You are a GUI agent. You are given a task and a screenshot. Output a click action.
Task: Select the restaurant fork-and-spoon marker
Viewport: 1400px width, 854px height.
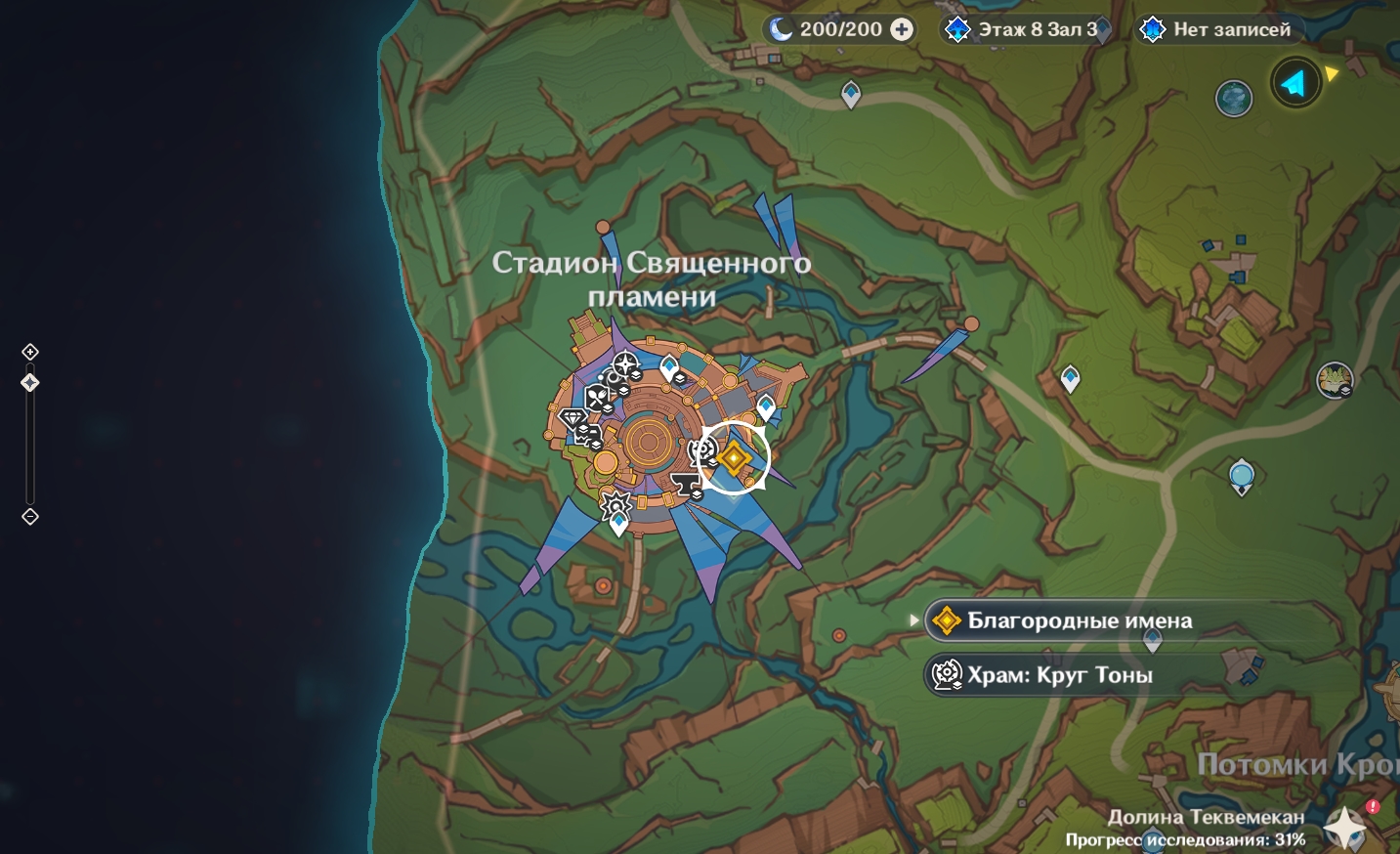(x=597, y=397)
